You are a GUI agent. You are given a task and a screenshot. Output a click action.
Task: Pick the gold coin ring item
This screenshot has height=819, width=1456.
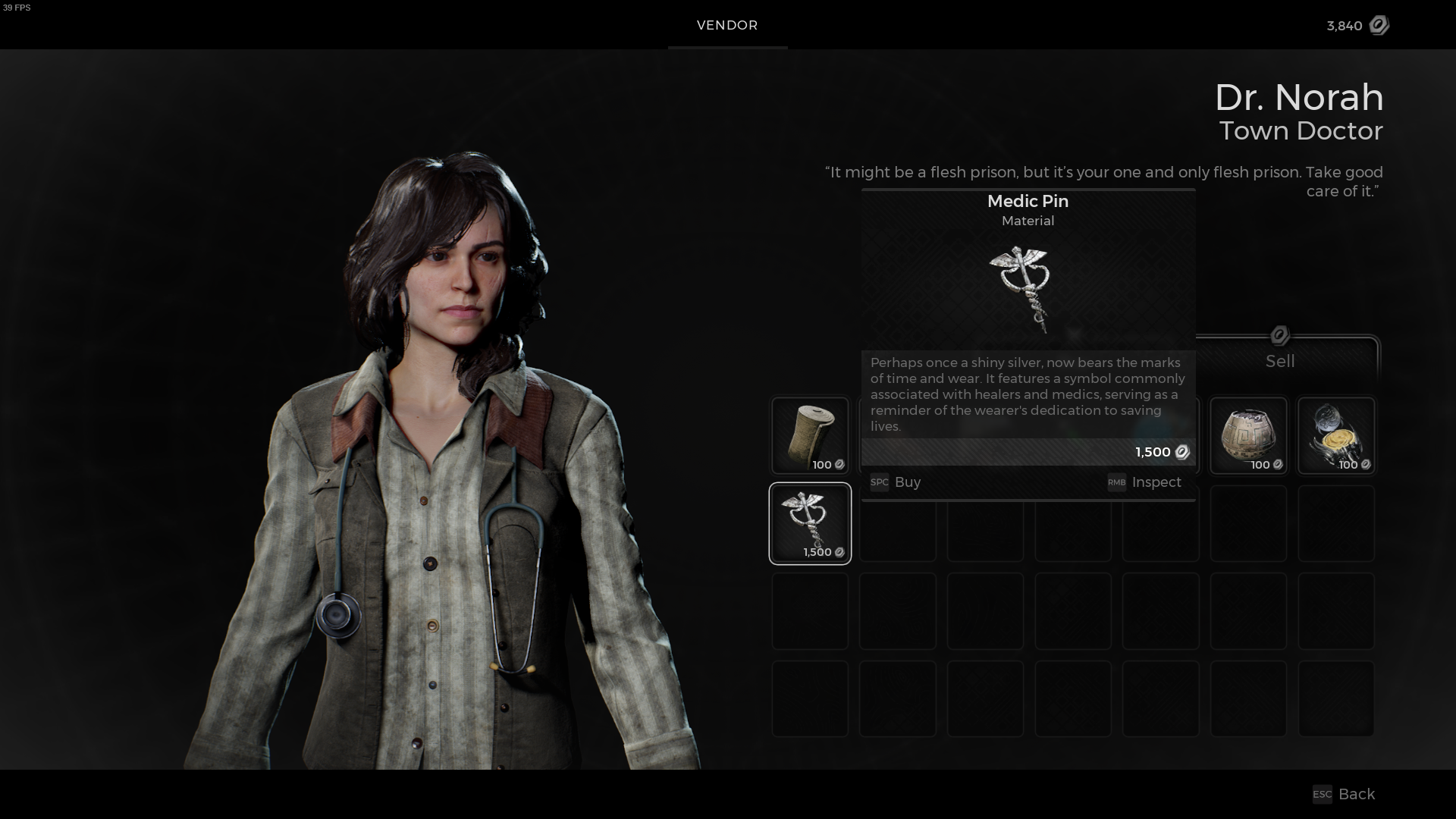click(x=1336, y=435)
